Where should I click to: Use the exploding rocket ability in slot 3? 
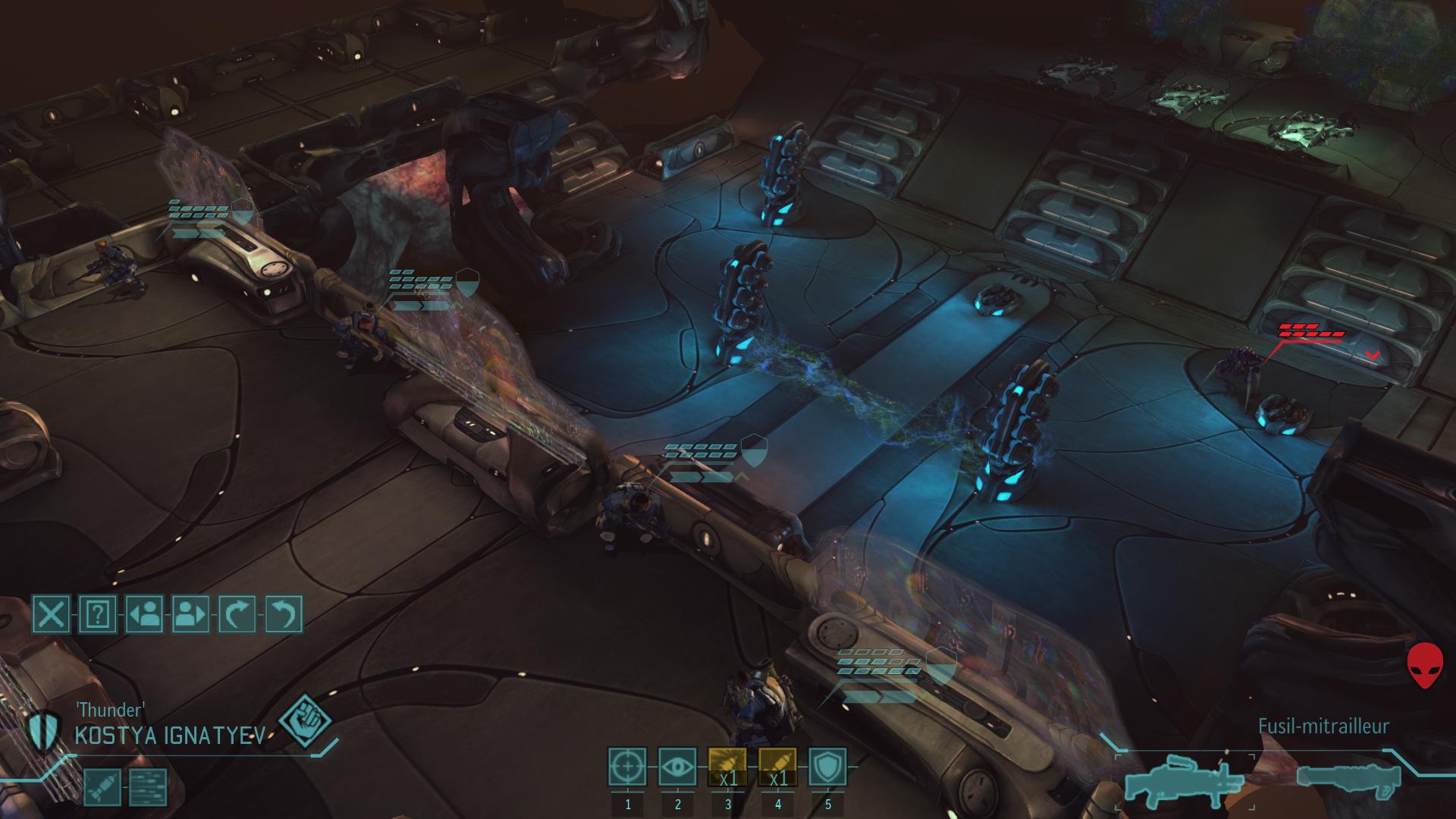click(728, 767)
